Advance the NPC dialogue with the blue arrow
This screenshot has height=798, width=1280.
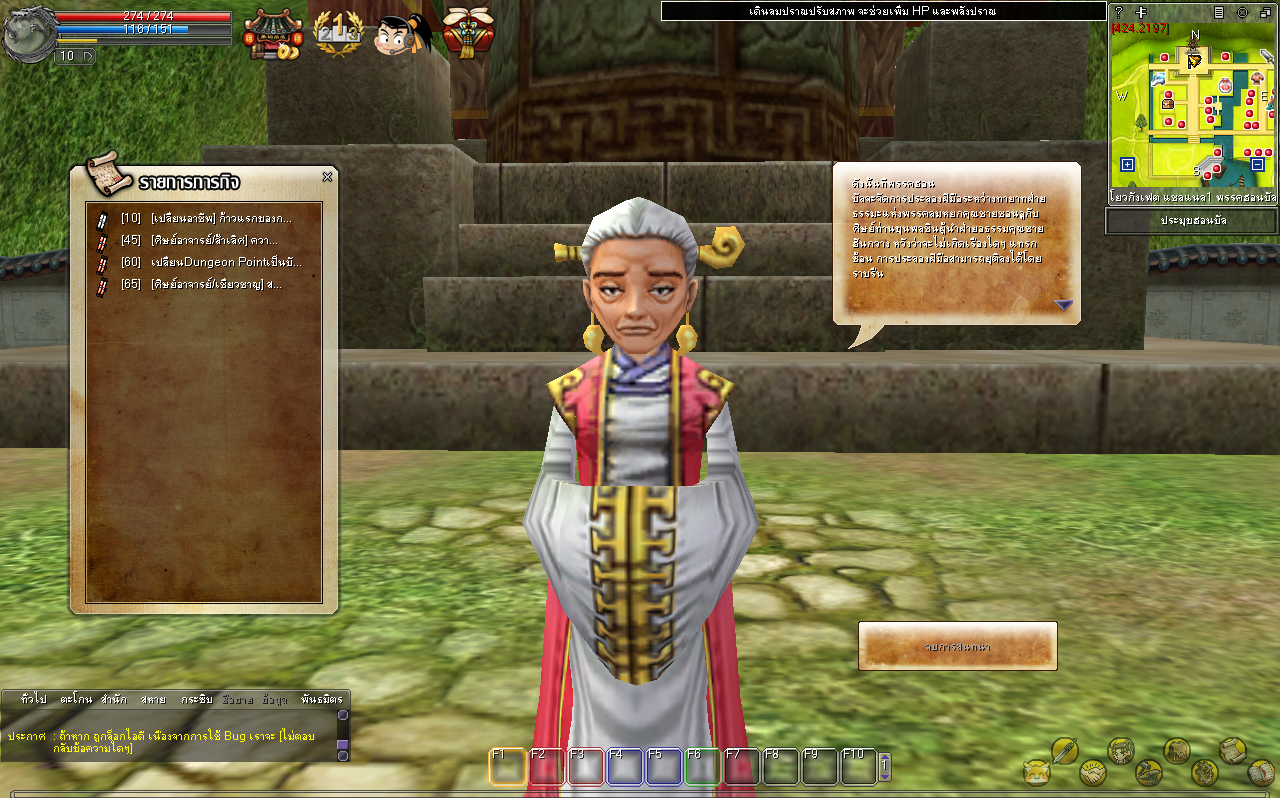pyautogui.click(x=1063, y=305)
